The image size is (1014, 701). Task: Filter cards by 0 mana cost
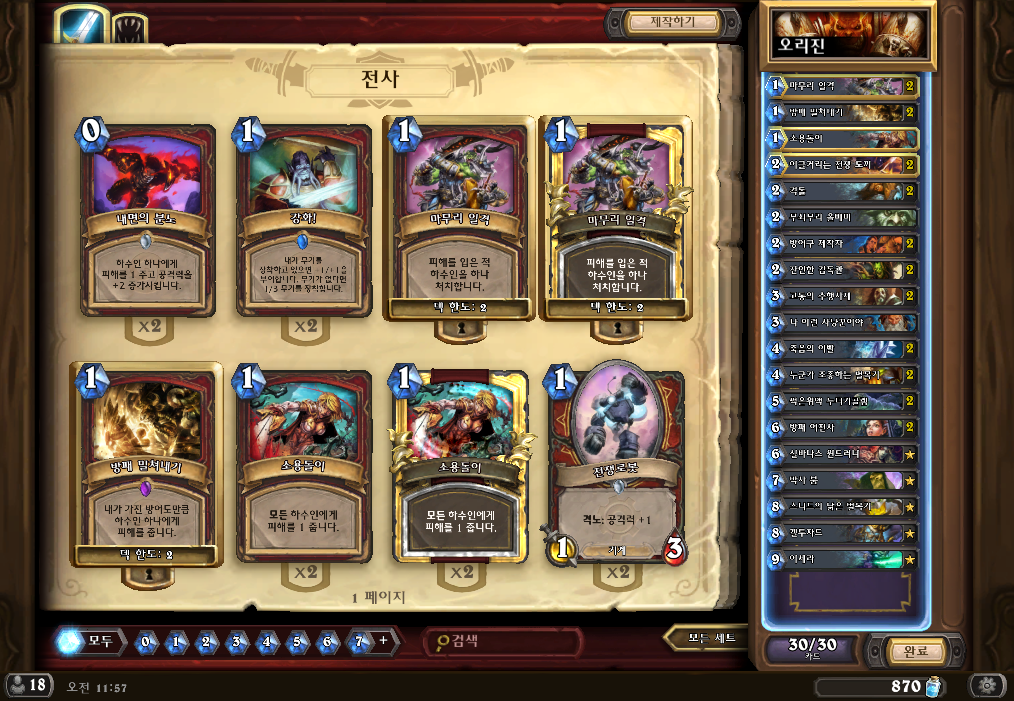(x=147, y=642)
